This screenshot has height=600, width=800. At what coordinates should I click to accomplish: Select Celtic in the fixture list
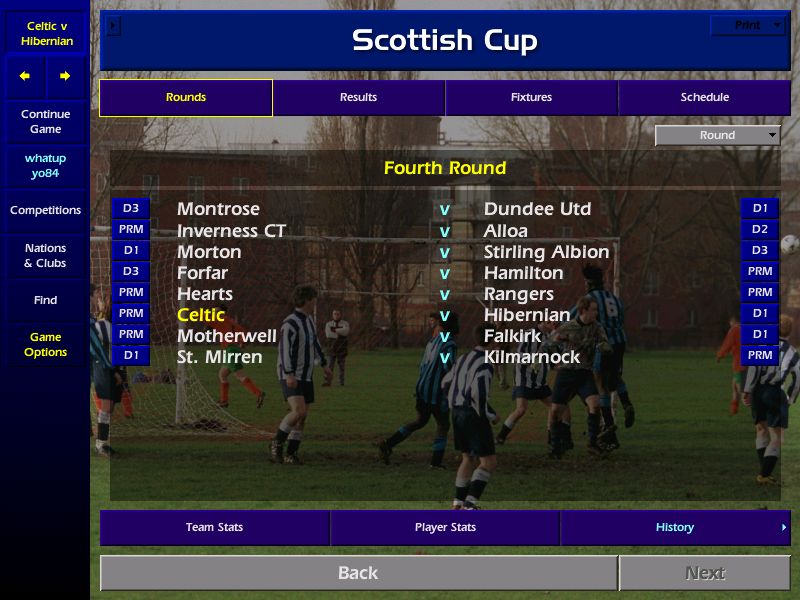(x=201, y=315)
